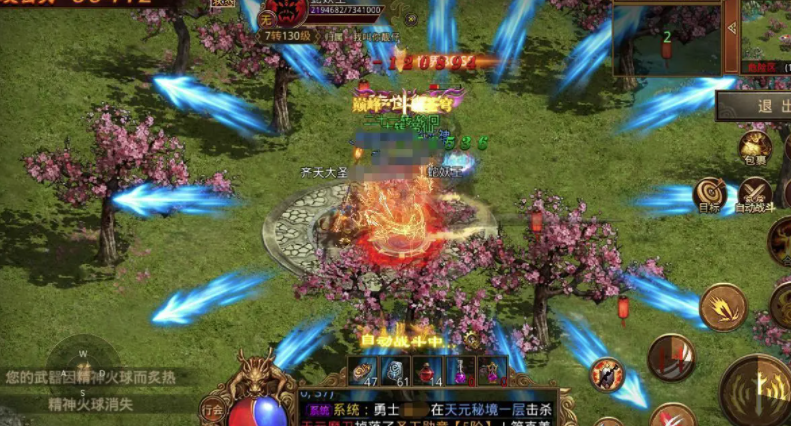Open the 包裹 bag icon
The width and height of the screenshot is (791, 426).
[x=753, y=146]
